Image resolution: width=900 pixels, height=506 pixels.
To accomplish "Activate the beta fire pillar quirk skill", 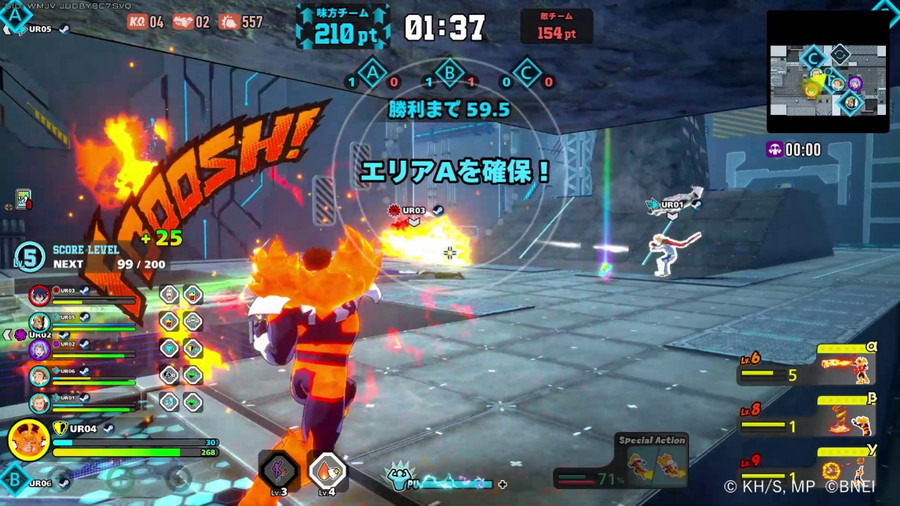I will point(845,418).
